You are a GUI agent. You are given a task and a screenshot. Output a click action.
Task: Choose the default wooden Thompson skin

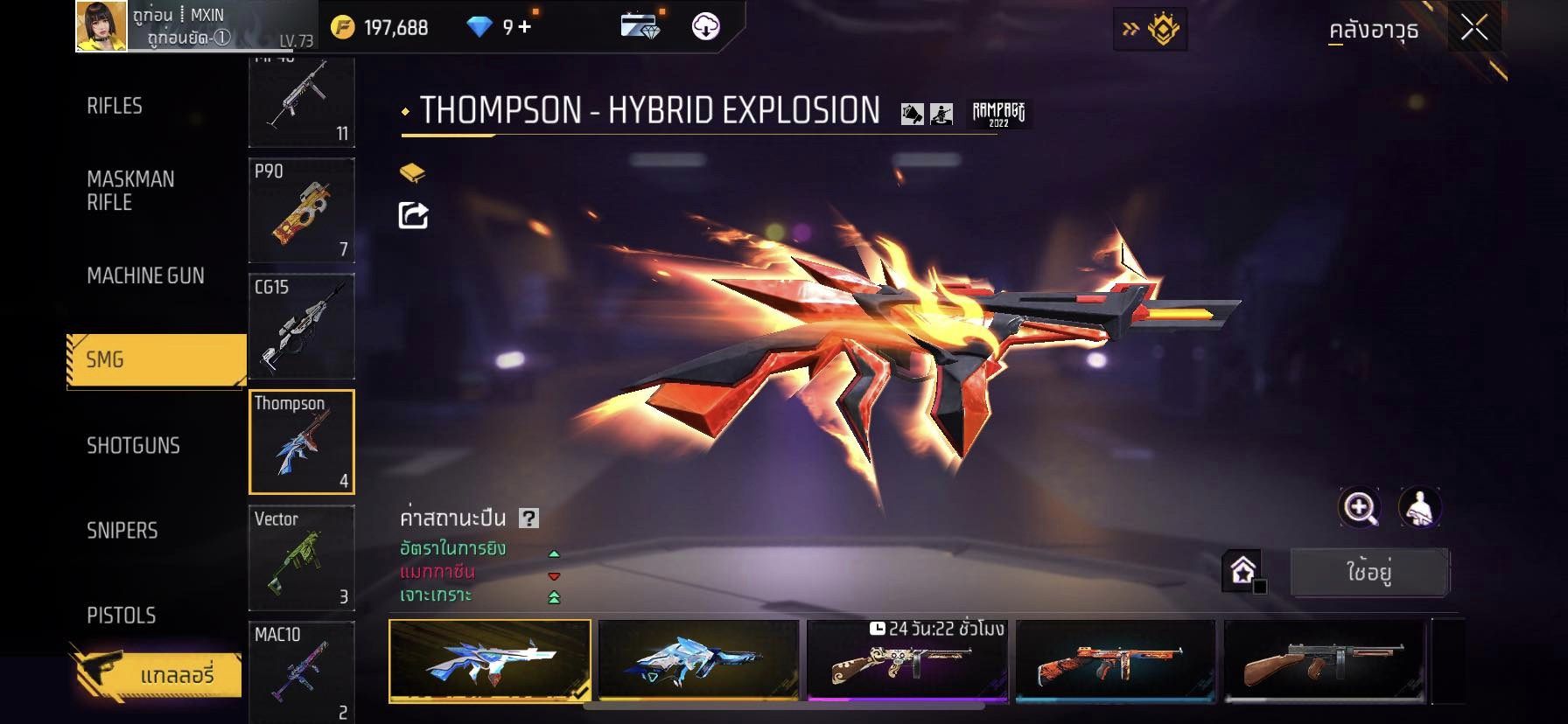(x=1325, y=660)
